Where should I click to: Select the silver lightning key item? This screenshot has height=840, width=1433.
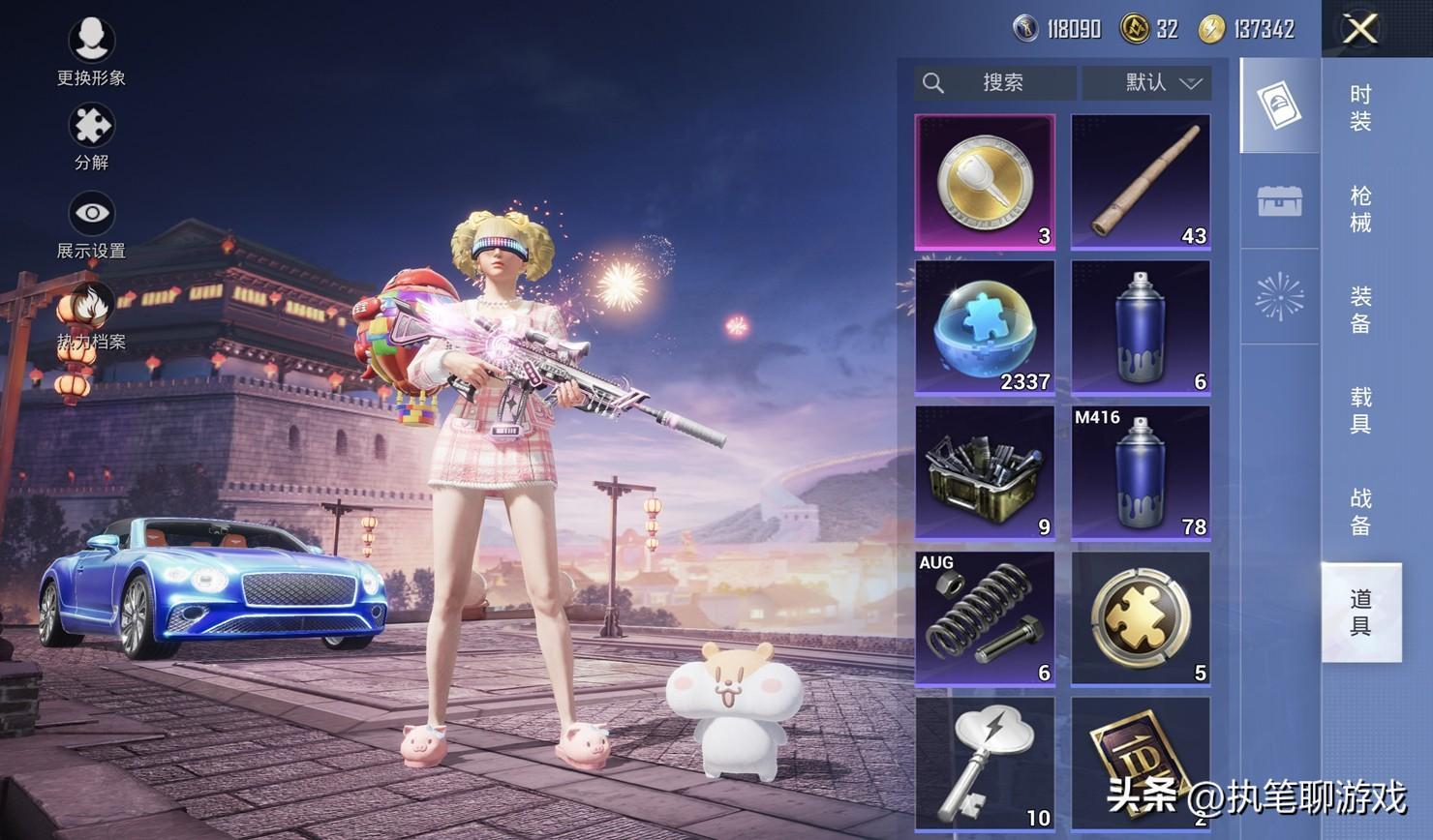[985, 764]
